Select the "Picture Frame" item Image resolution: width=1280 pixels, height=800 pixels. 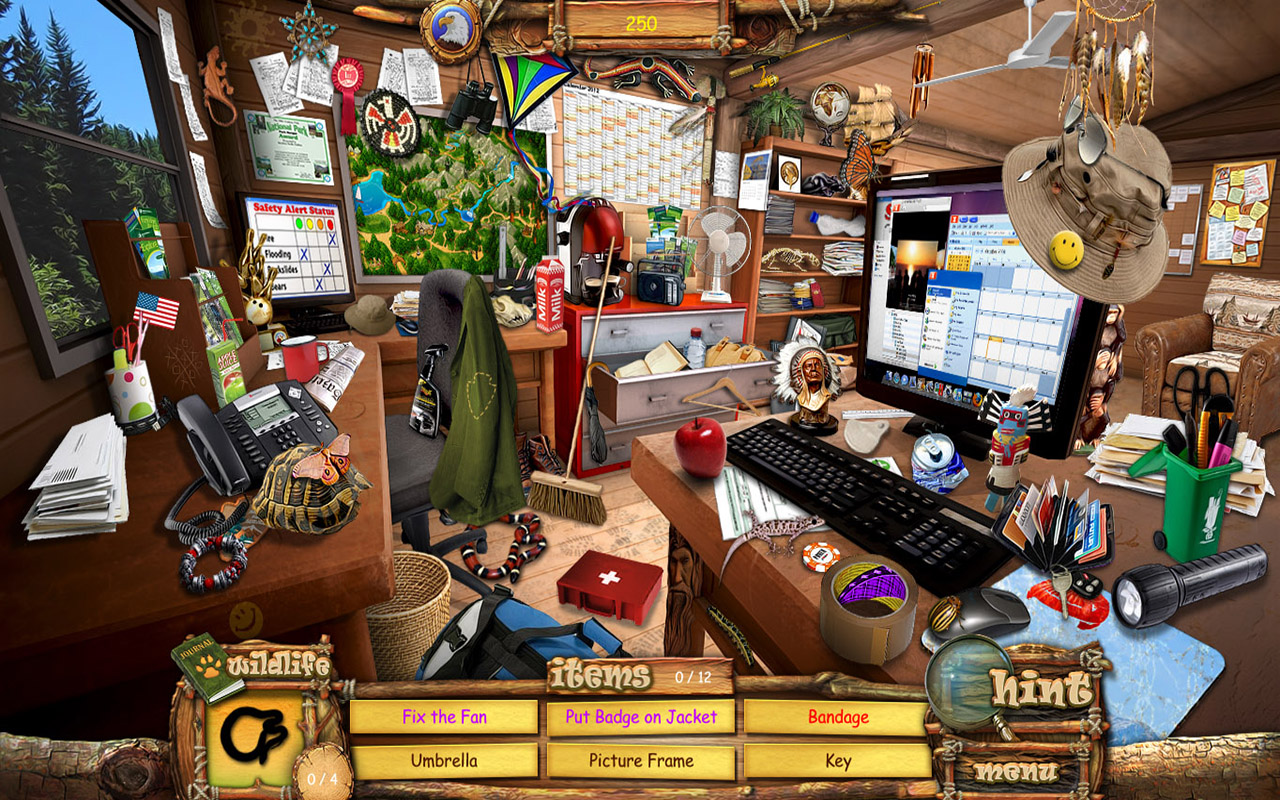click(x=640, y=760)
